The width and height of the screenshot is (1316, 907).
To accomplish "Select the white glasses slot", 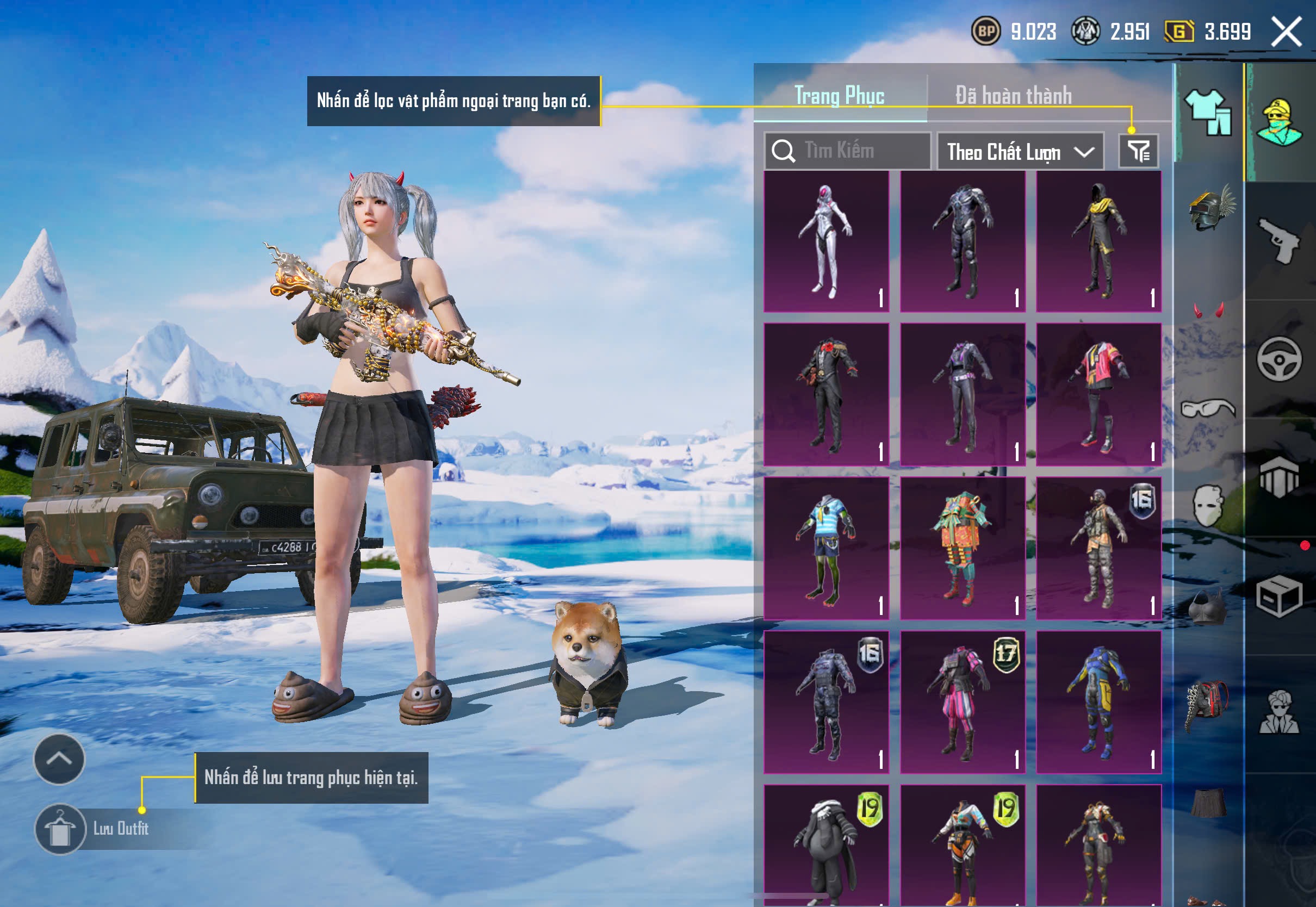I will pyautogui.click(x=1208, y=408).
